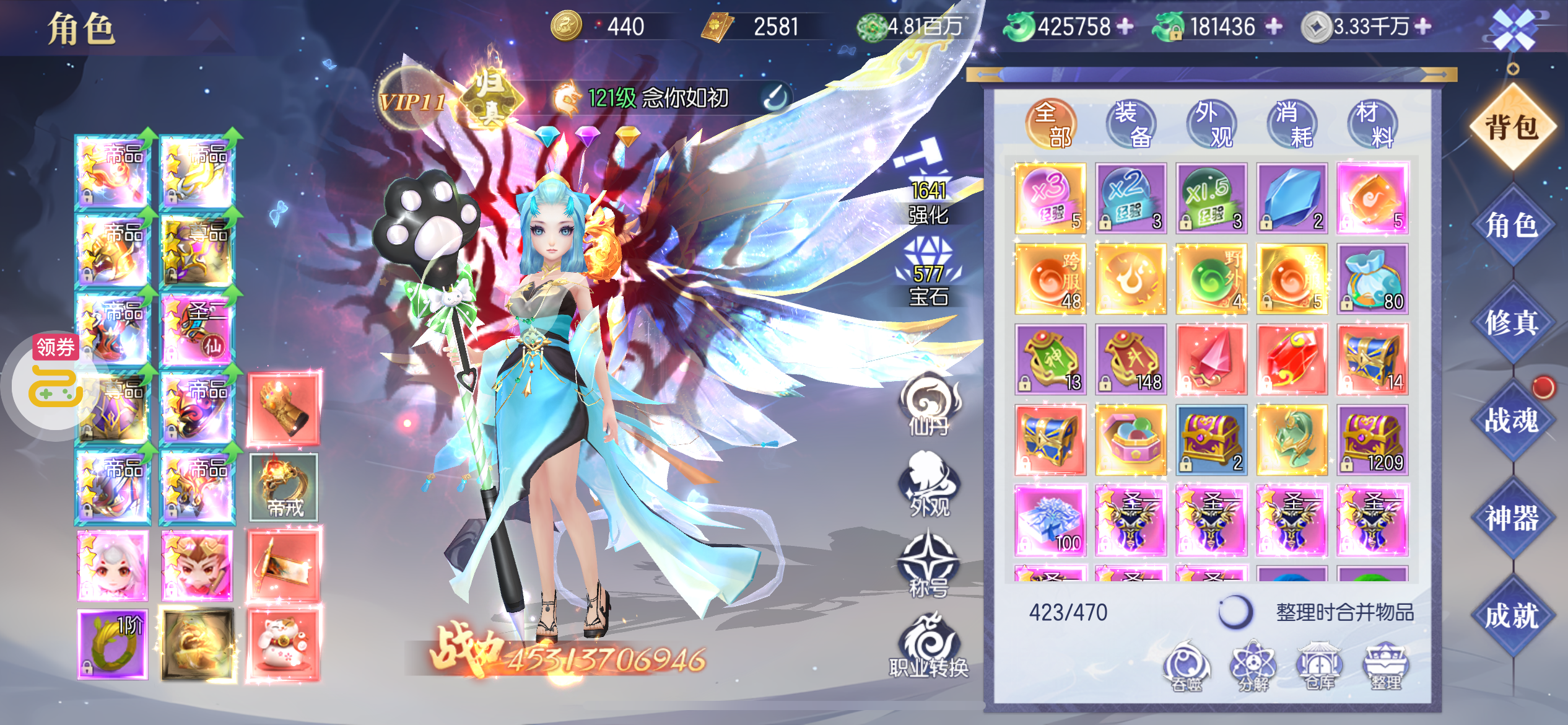
Task: Open the 修真 cultivation menu
Action: click(x=1512, y=322)
